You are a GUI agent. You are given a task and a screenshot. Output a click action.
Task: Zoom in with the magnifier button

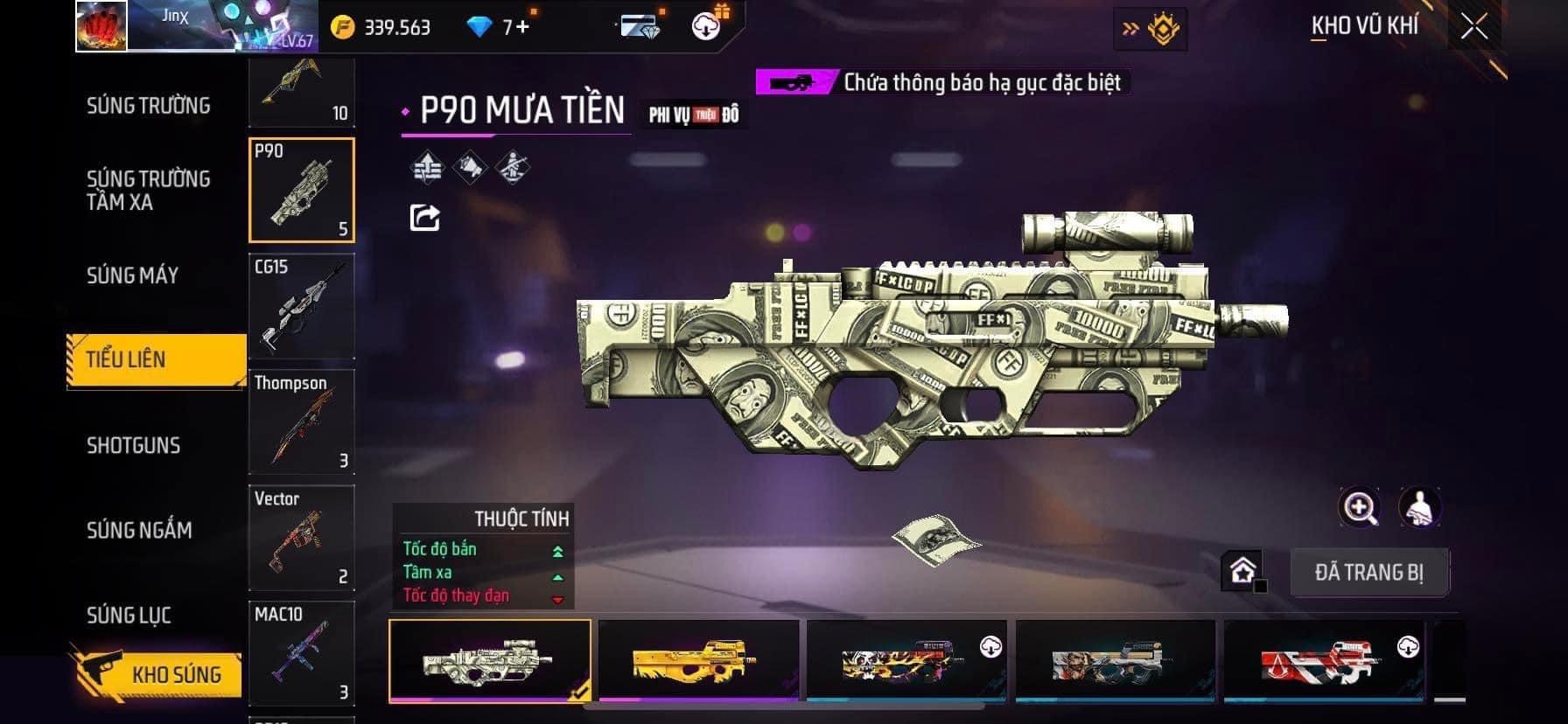click(x=1360, y=507)
